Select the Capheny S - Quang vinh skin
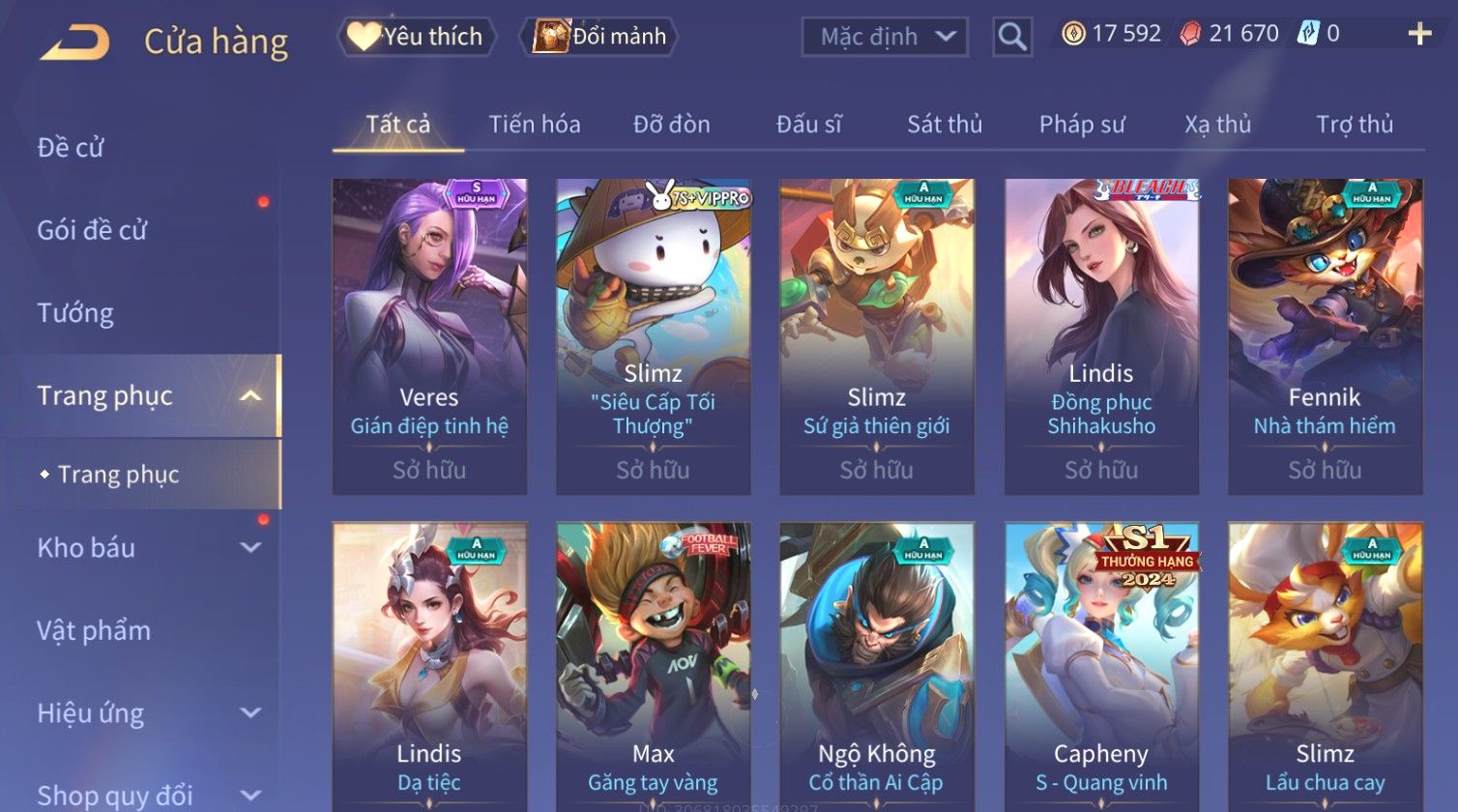This screenshot has height=812, width=1458. [x=1101, y=667]
